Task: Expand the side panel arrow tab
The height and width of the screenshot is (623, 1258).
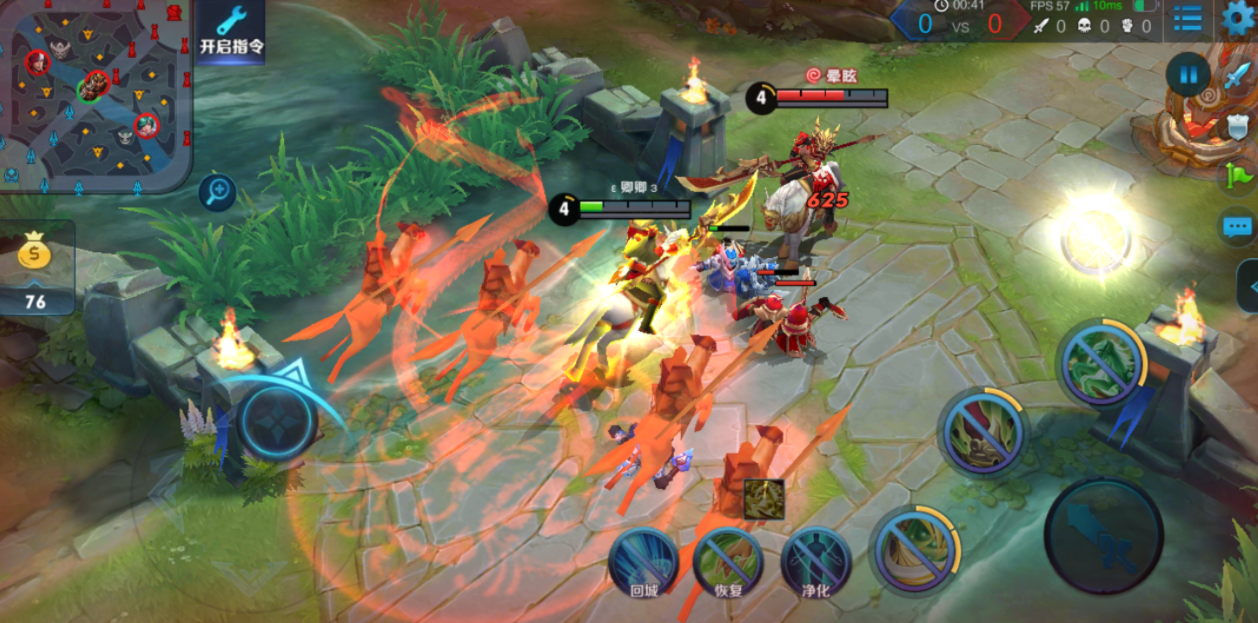Action: tap(1248, 285)
